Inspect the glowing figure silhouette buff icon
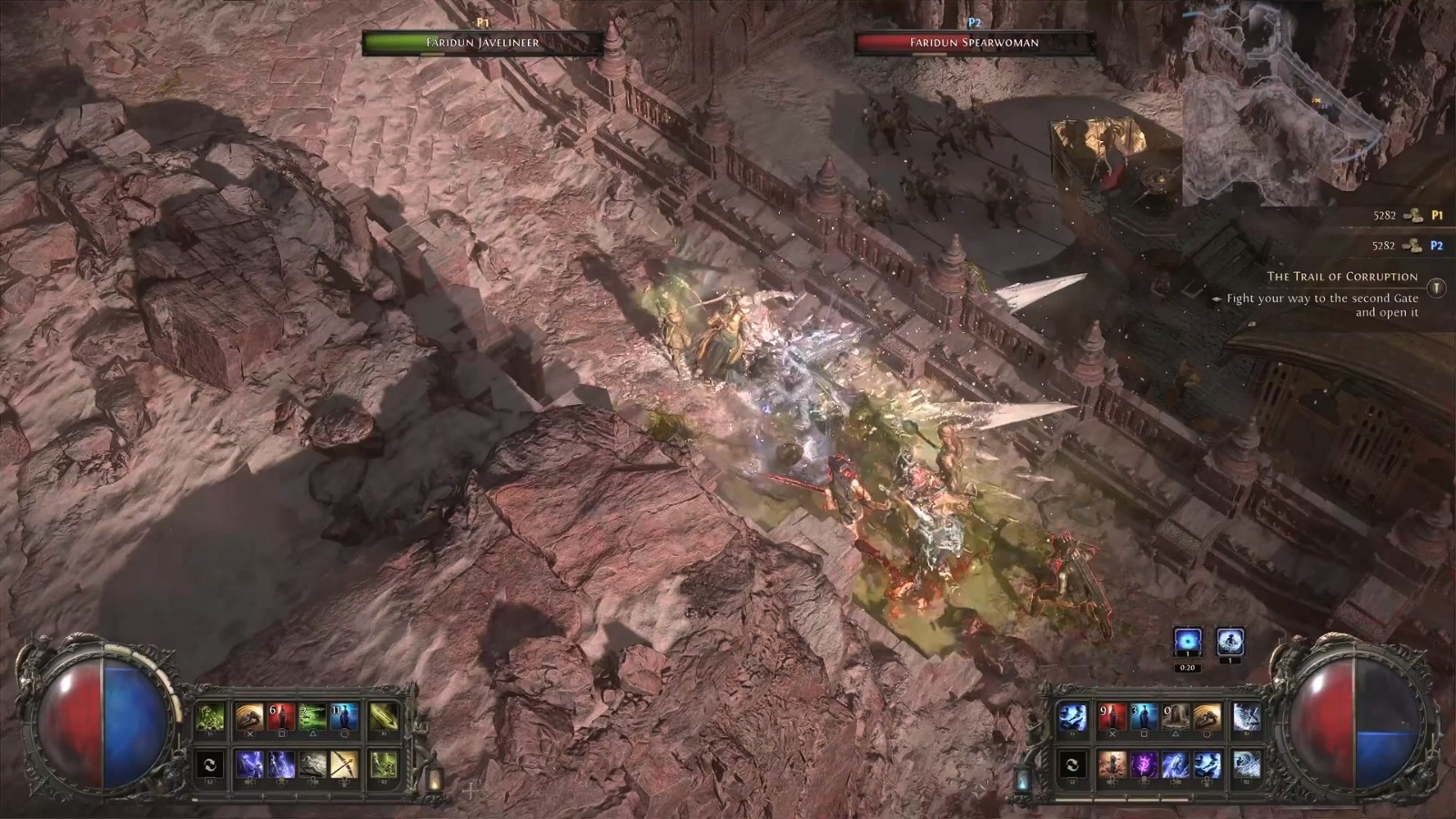The width and height of the screenshot is (1456, 819). point(1229,642)
